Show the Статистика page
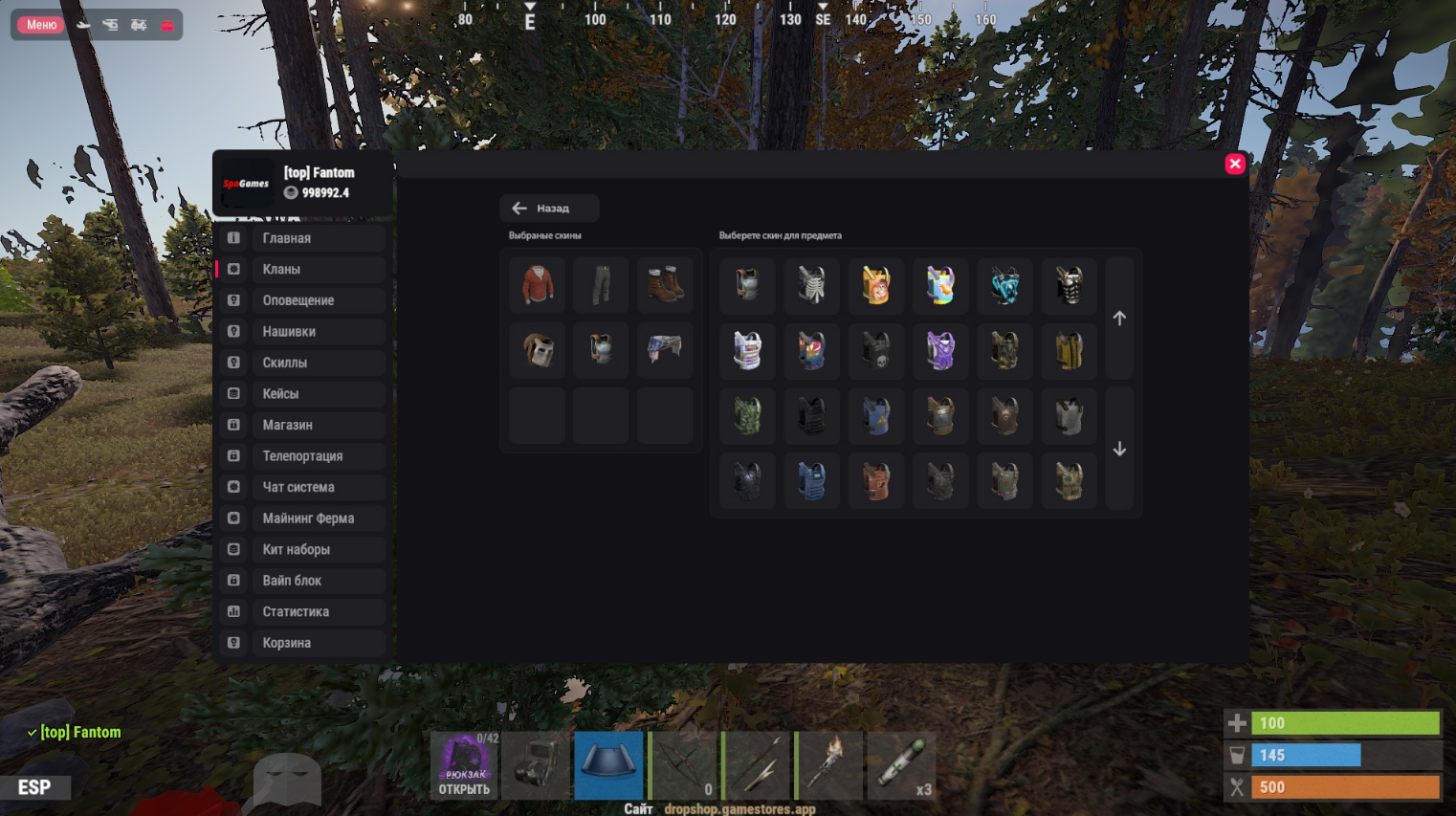 click(301, 612)
